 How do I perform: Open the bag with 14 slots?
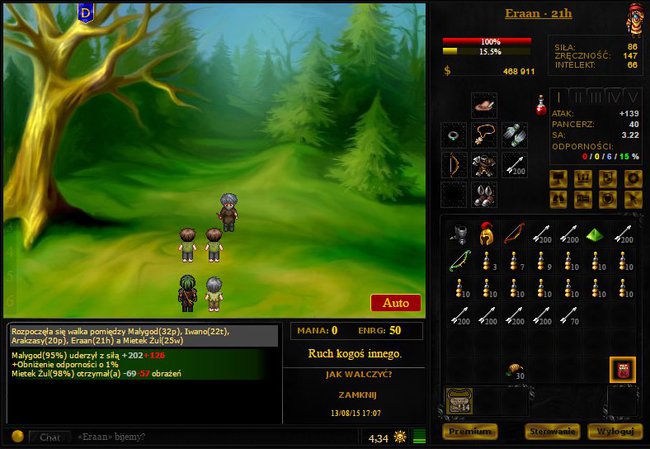[459, 401]
